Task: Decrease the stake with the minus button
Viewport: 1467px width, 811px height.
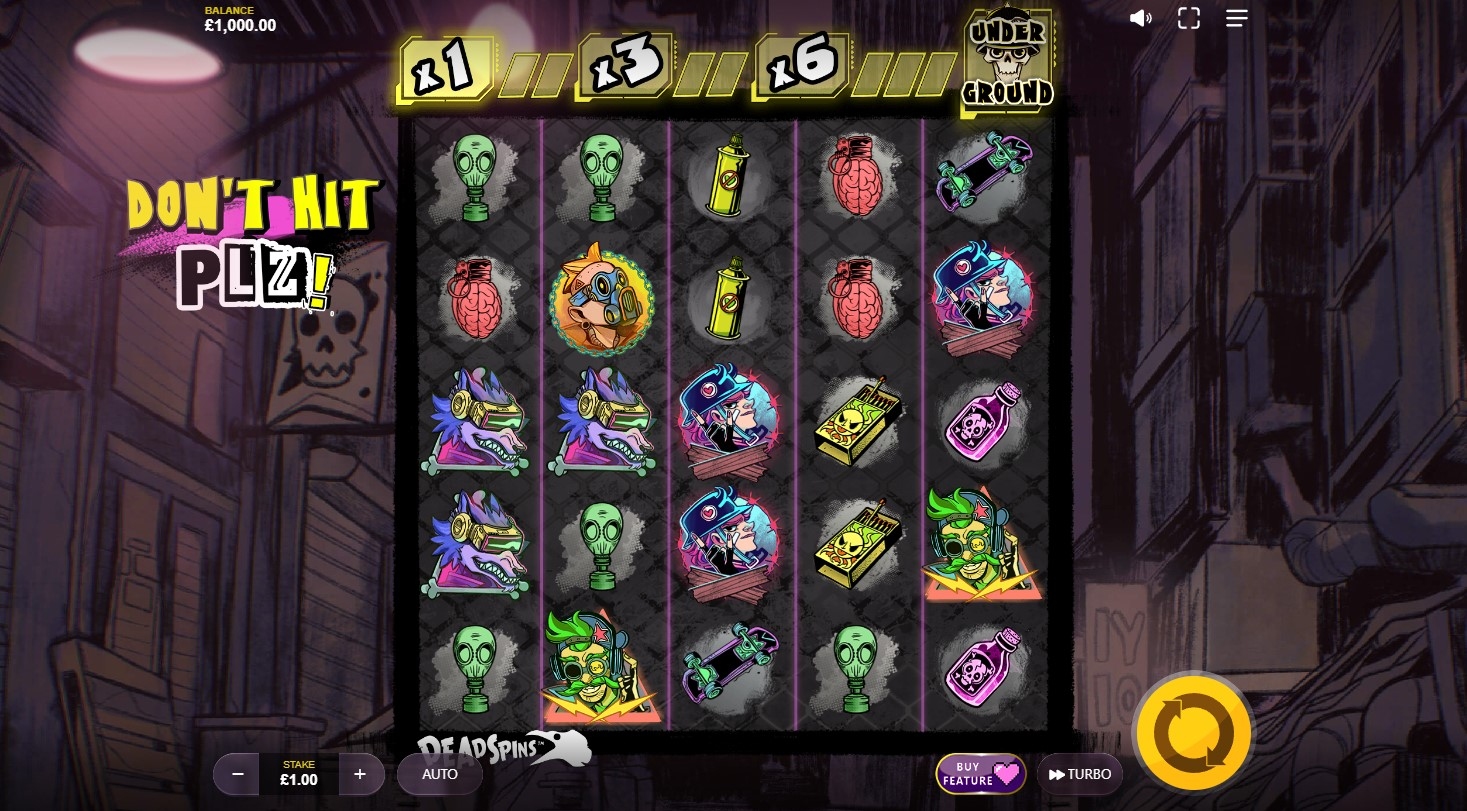Action: [x=238, y=774]
